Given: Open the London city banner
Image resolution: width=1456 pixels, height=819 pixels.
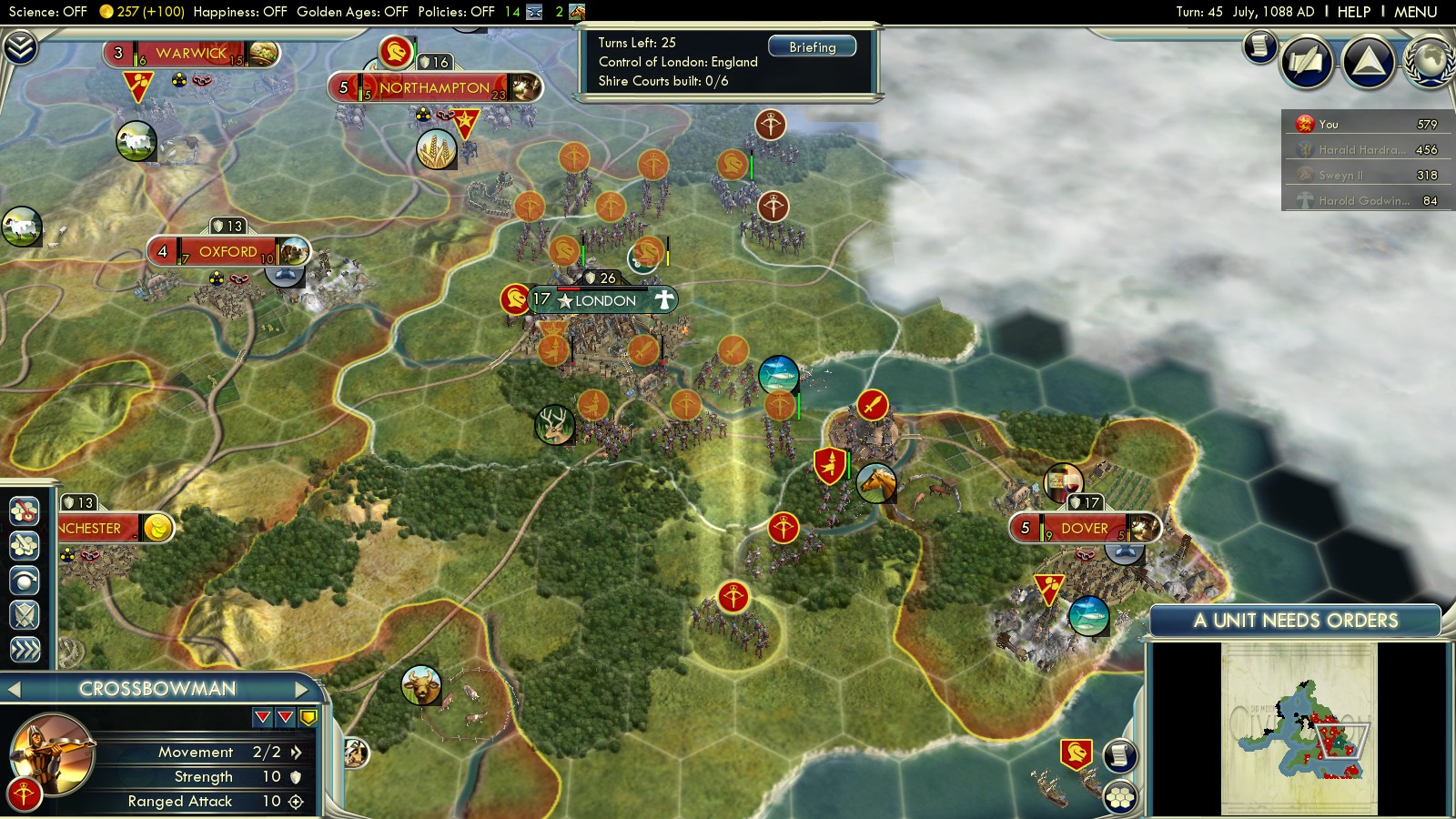Looking at the screenshot, I should coord(605,300).
